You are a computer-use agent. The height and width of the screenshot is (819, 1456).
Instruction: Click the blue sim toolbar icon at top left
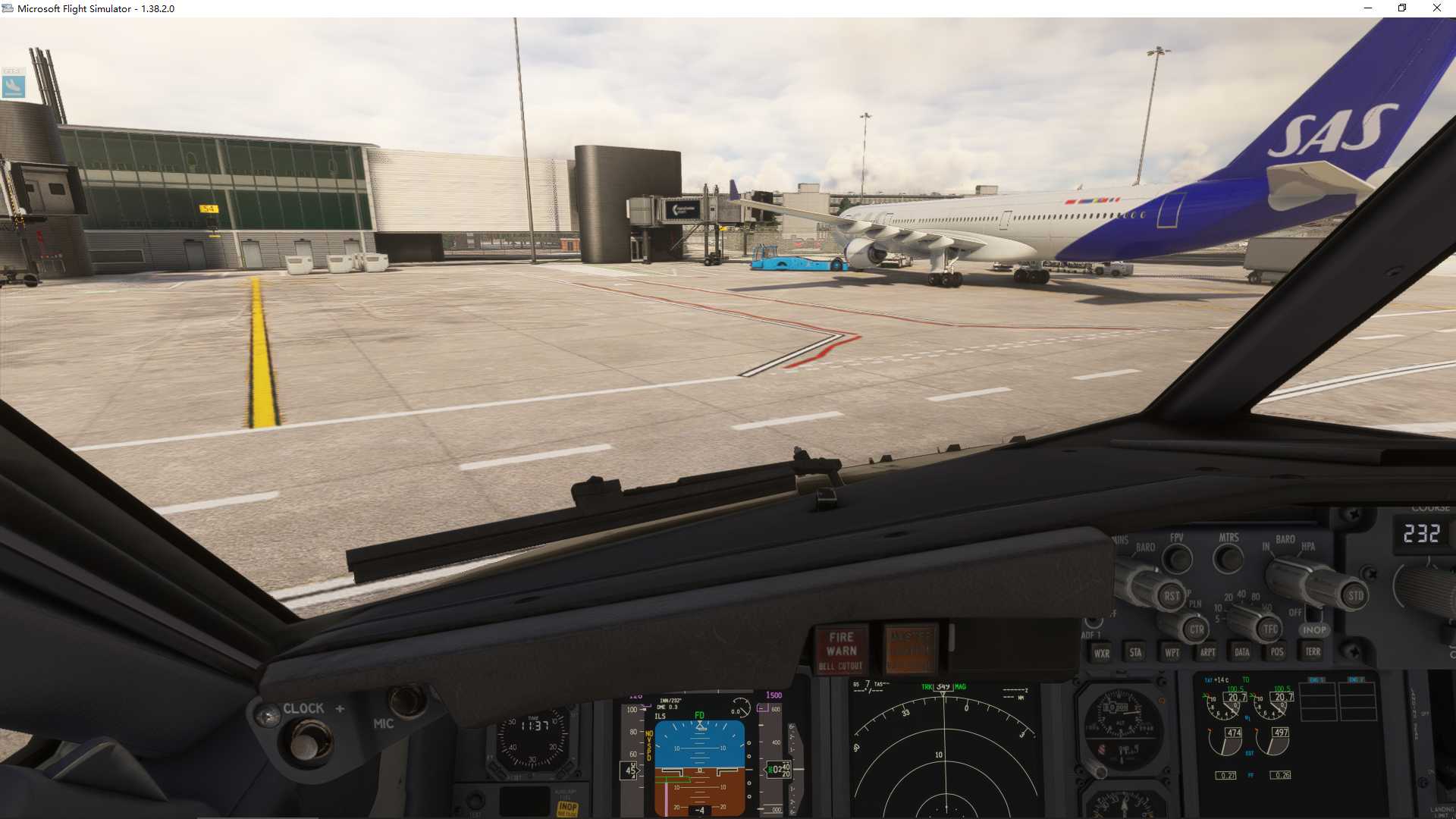coord(14,86)
